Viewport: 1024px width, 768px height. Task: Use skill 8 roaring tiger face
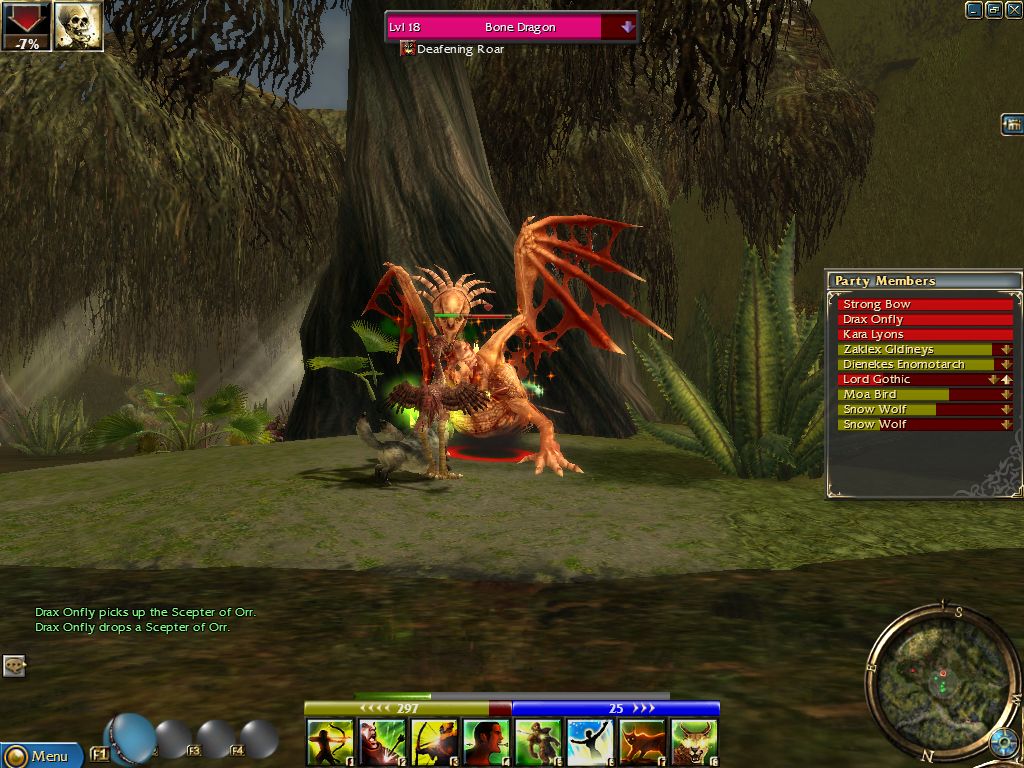[694, 742]
